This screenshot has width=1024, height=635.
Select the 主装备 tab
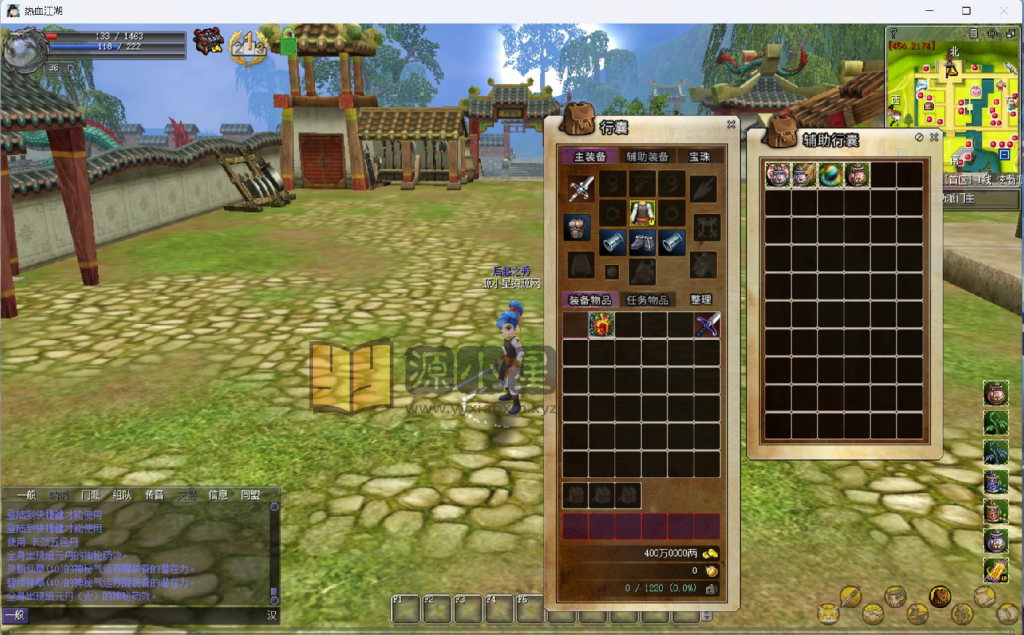click(589, 157)
